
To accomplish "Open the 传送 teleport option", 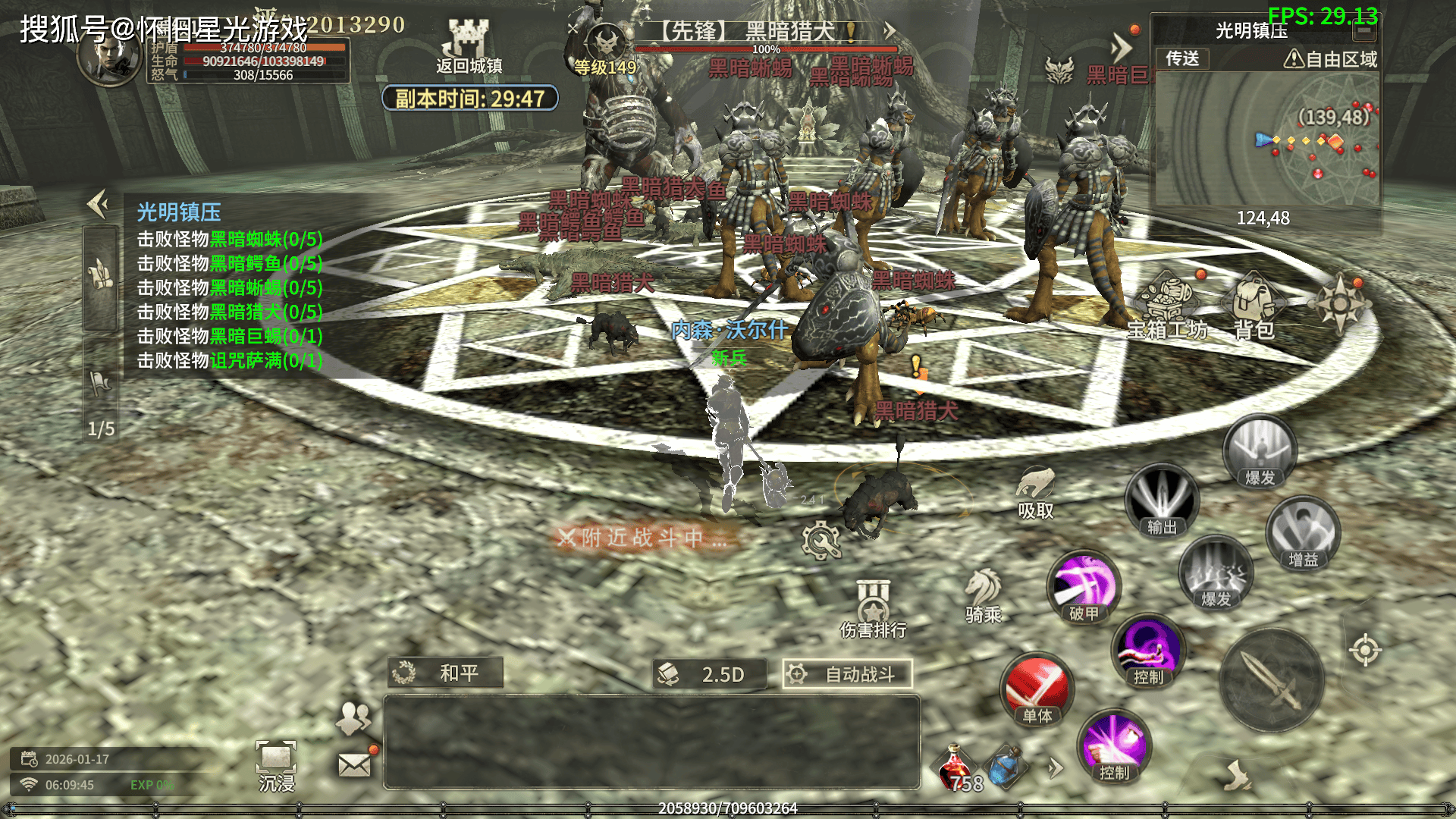I will (x=1182, y=58).
